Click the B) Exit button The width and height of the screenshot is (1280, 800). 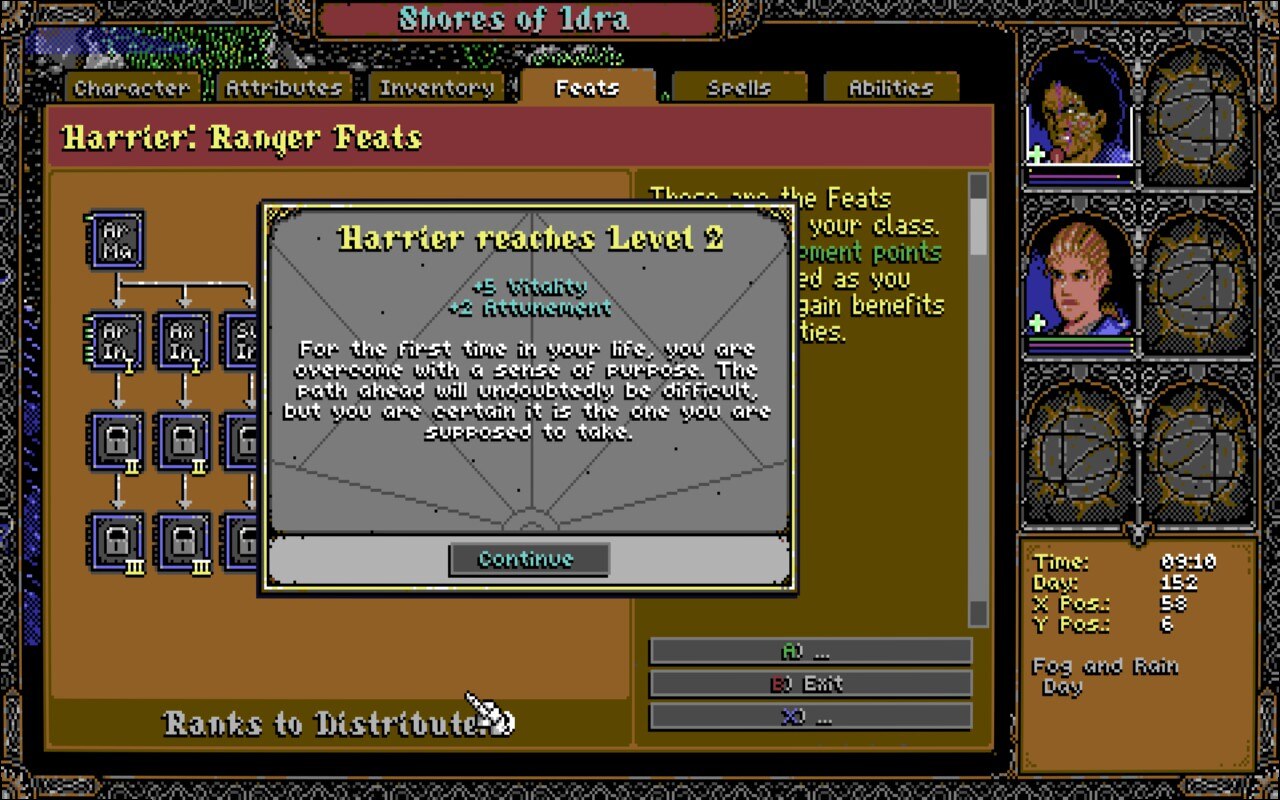(812, 684)
